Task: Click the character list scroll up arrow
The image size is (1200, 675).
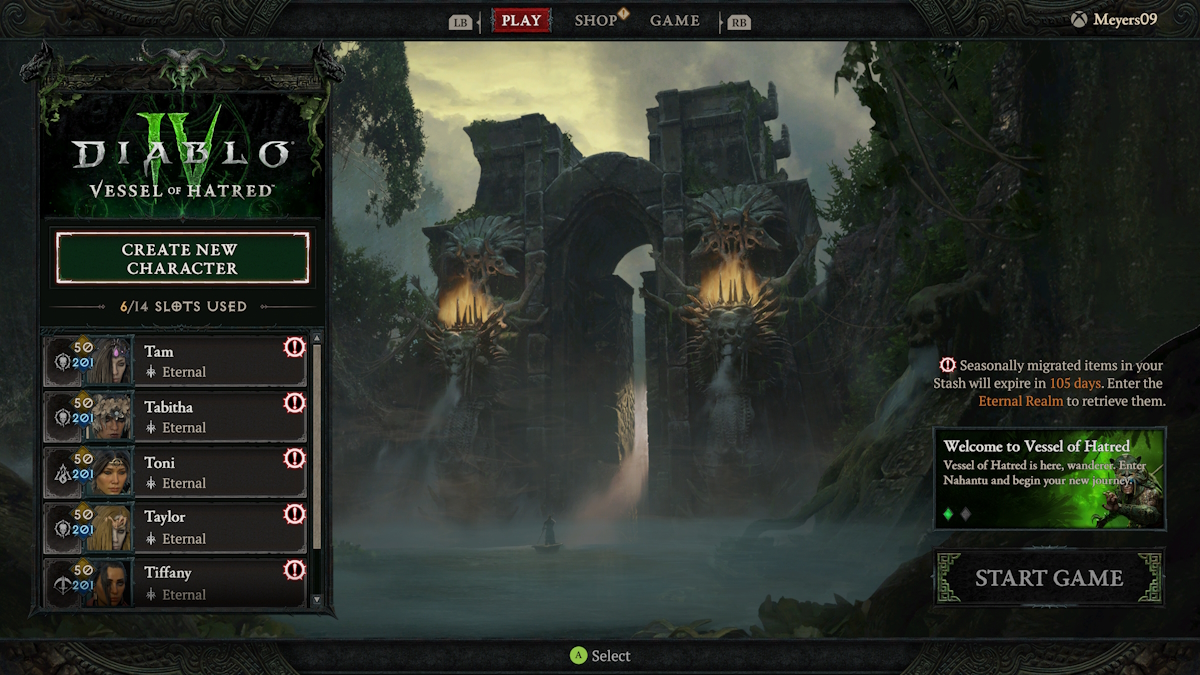Action: coord(317,339)
